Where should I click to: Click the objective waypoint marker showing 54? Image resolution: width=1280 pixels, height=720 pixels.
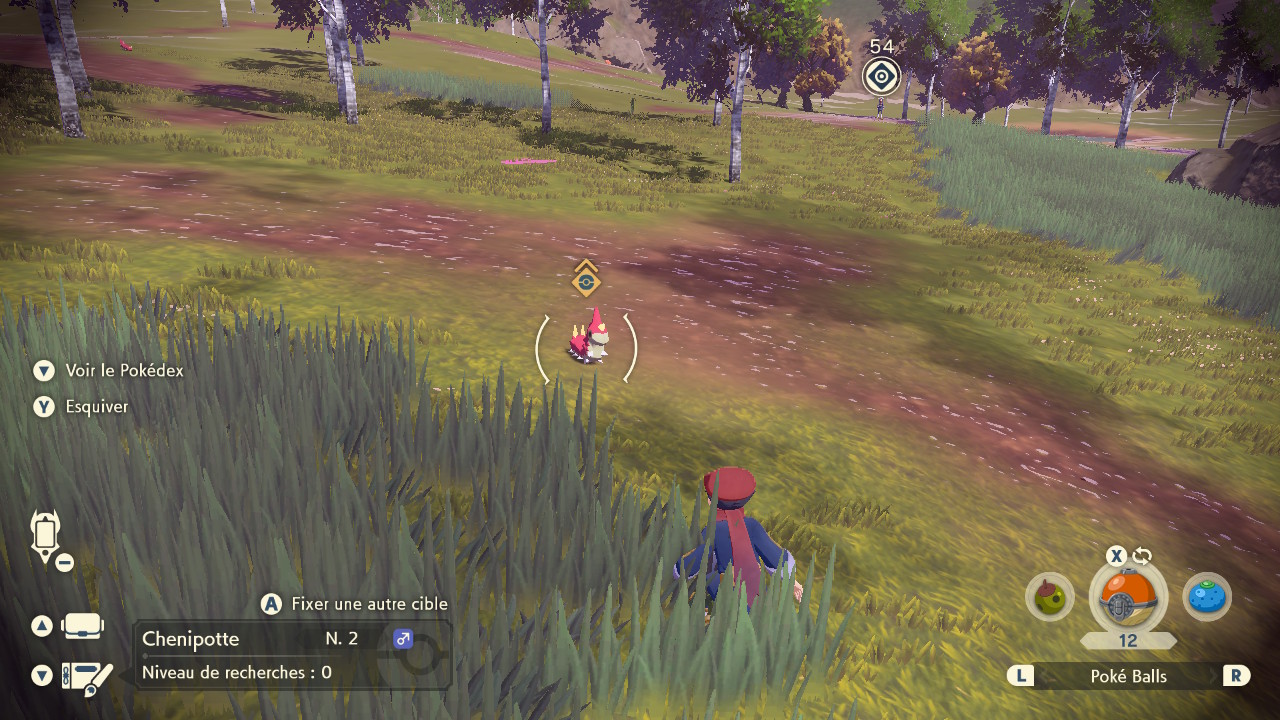coord(881,76)
